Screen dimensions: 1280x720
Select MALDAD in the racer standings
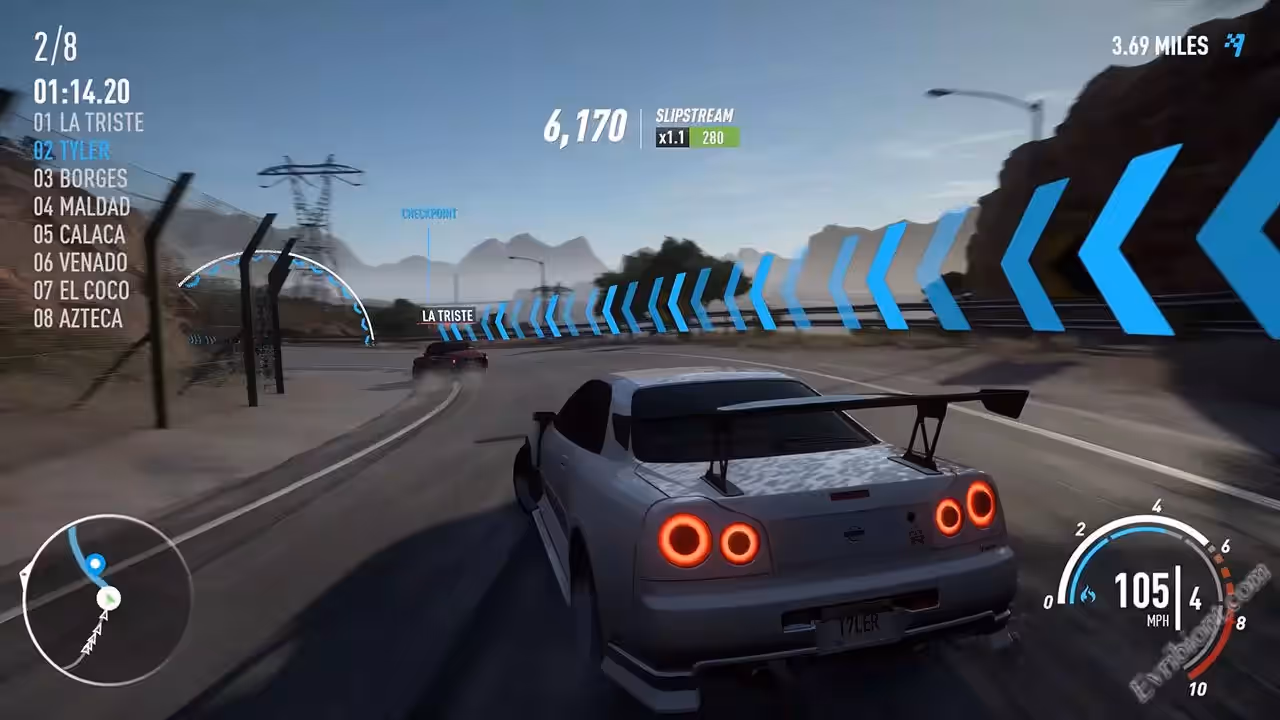coord(82,207)
